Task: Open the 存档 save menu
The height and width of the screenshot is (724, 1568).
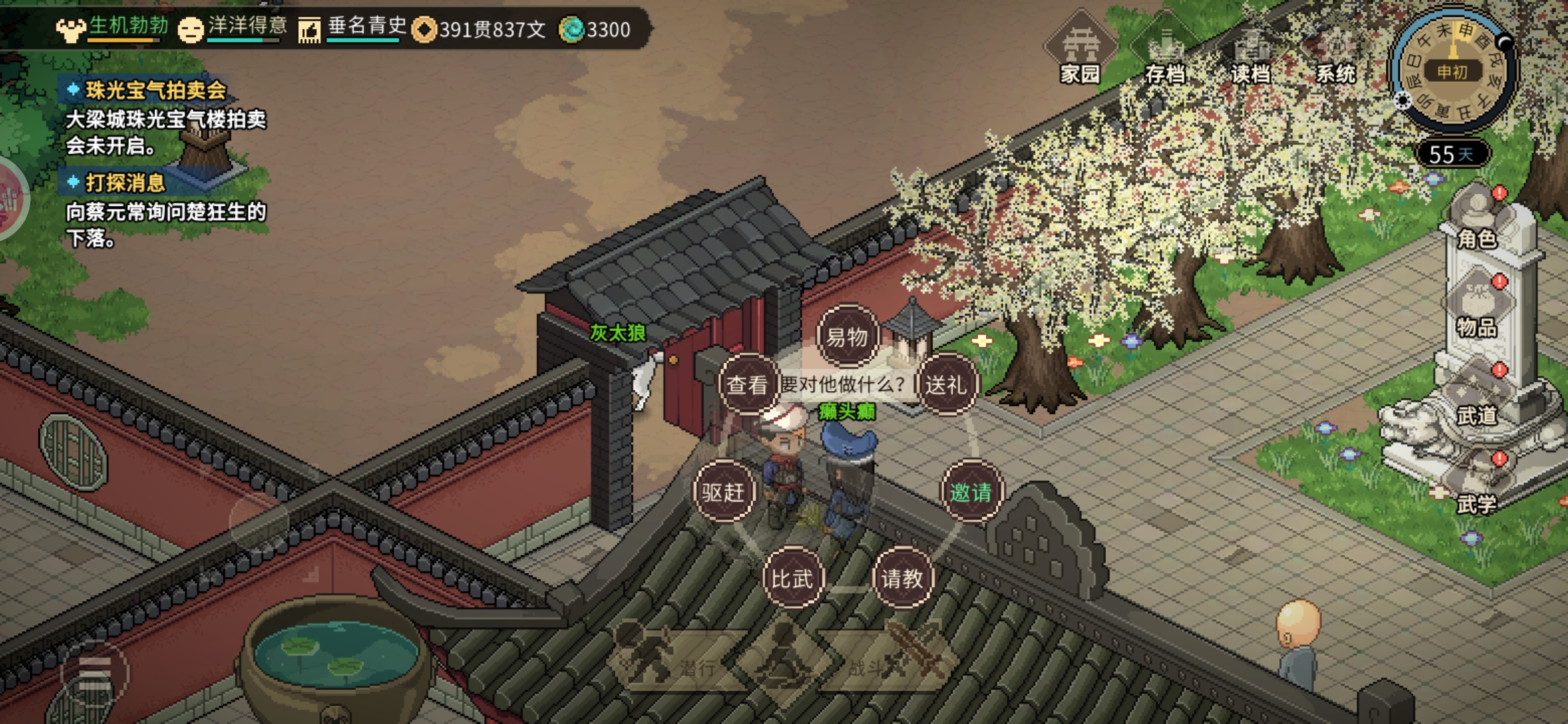Action: pos(1165,52)
